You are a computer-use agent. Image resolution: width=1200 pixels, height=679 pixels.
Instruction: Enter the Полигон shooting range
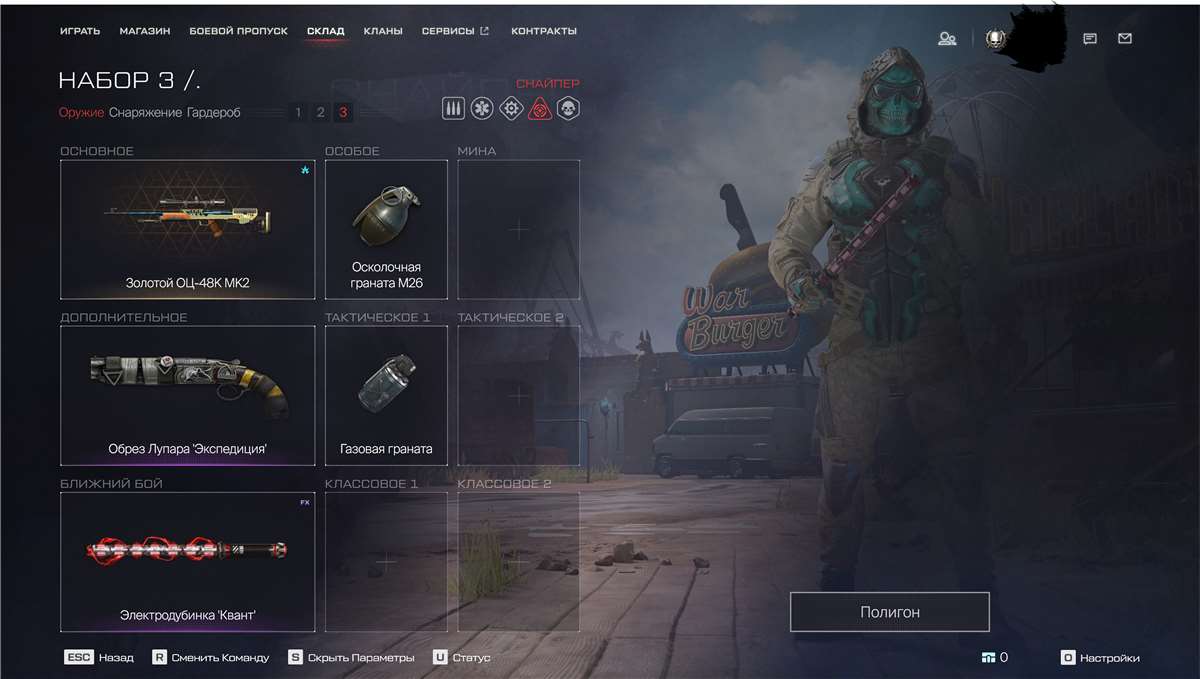(889, 612)
